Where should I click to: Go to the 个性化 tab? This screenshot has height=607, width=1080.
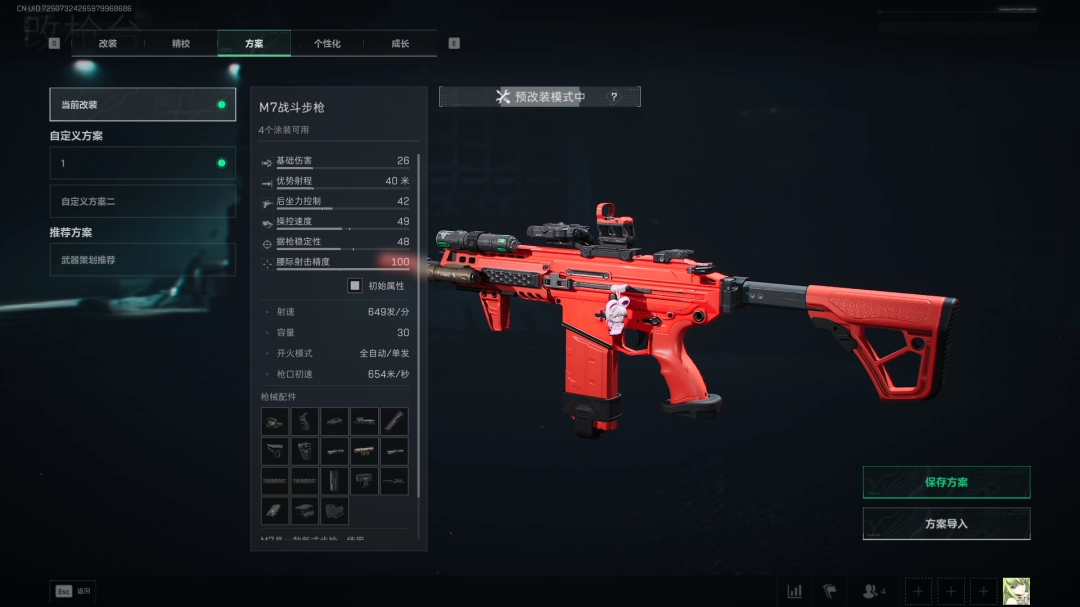[x=327, y=44]
